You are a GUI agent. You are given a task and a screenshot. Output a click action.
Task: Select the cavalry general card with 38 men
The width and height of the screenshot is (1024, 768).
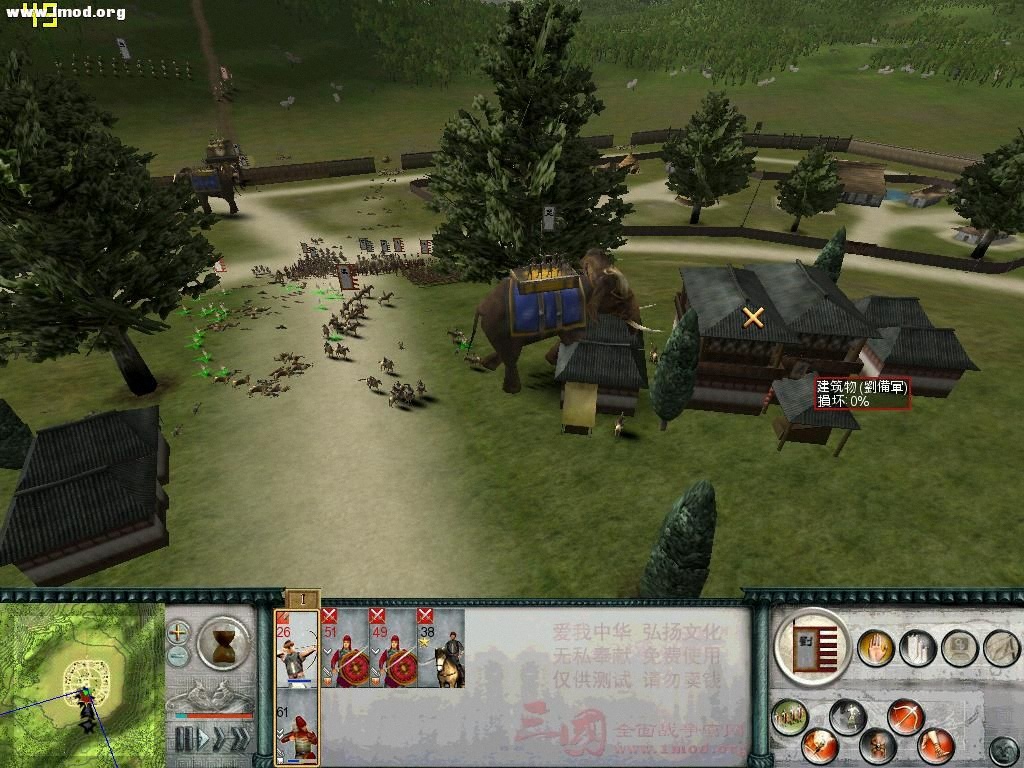(441, 647)
